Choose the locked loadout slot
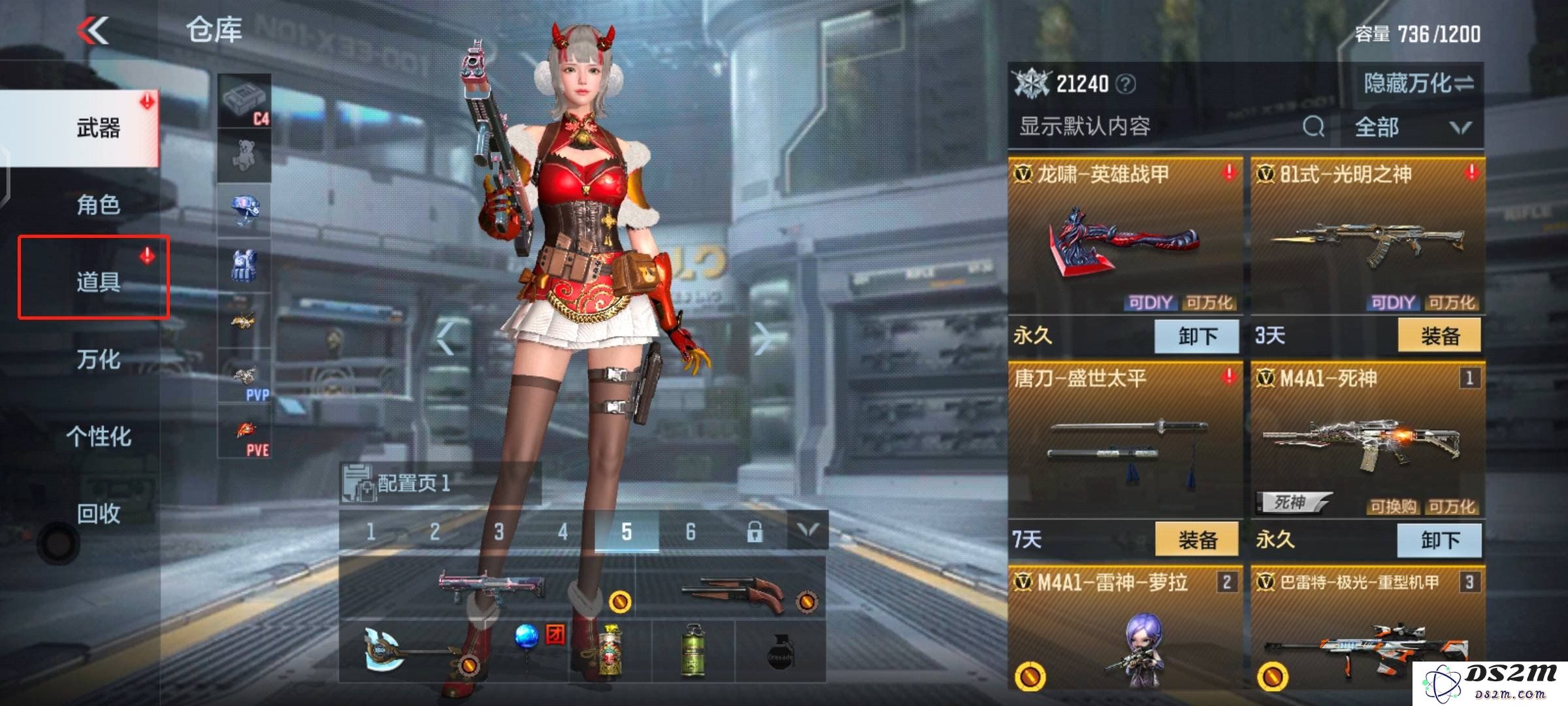 point(755,532)
